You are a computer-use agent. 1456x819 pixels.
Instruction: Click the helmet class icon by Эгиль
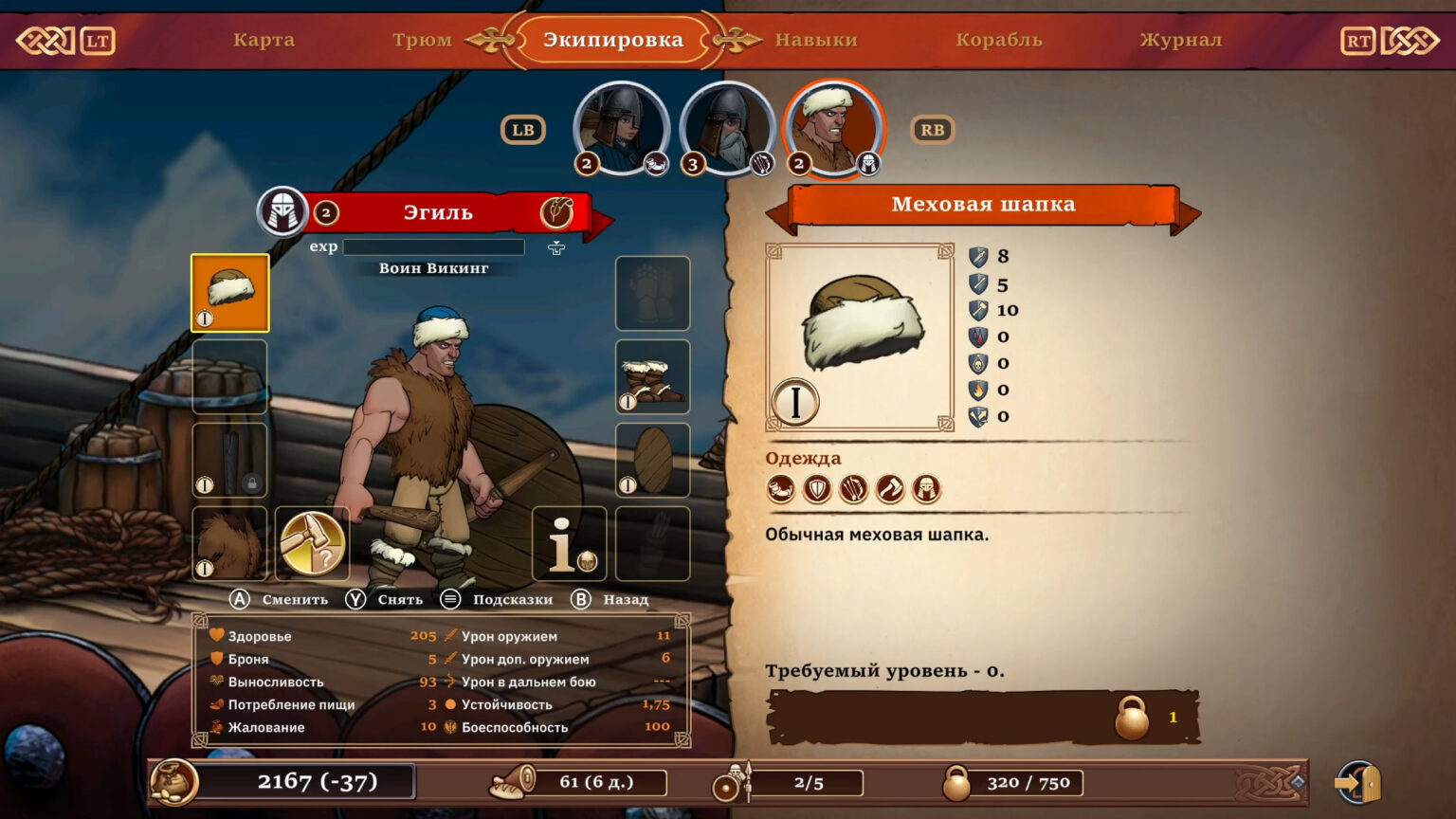click(x=282, y=211)
